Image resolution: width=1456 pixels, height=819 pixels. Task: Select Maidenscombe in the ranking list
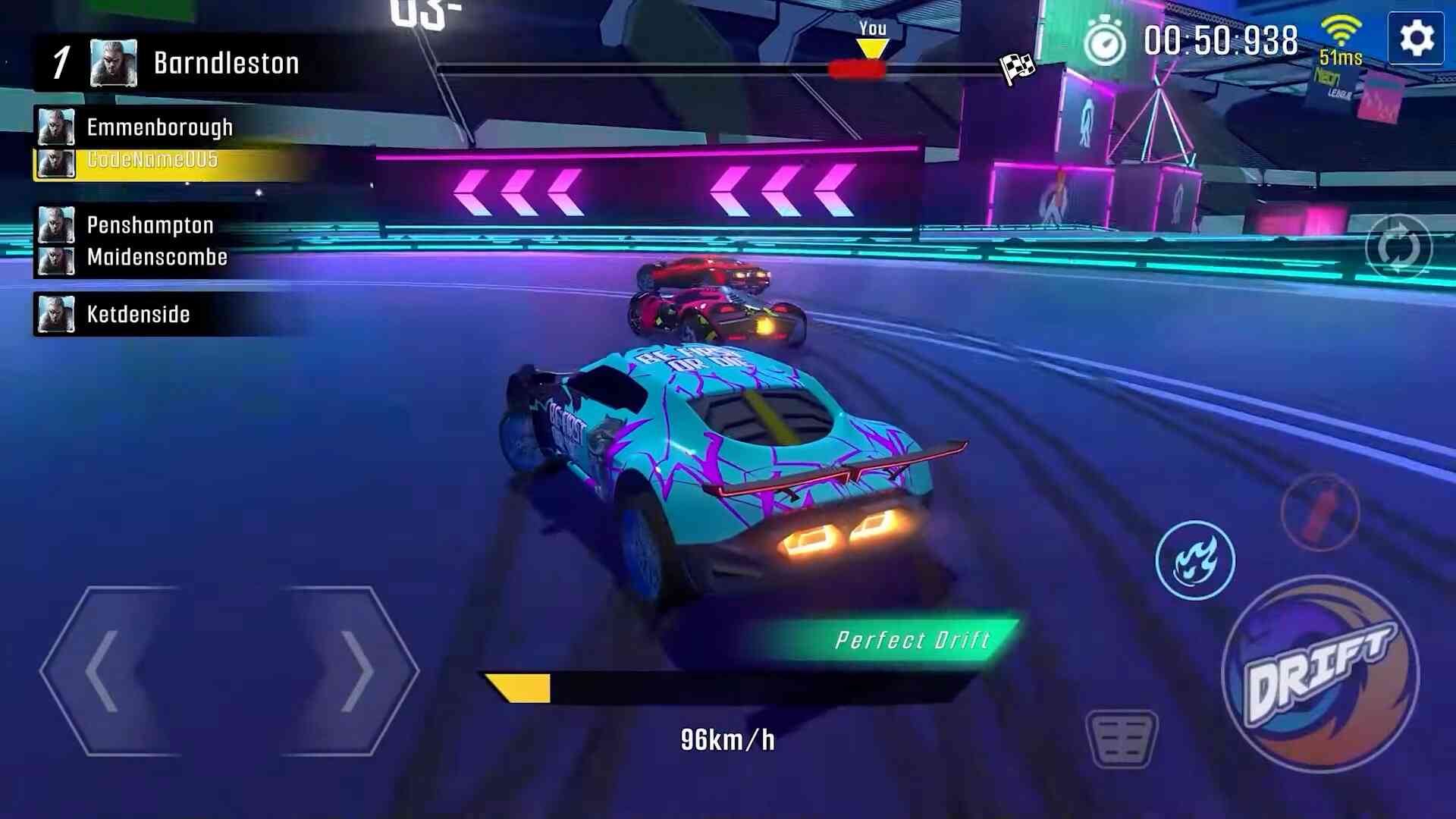point(156,258)
